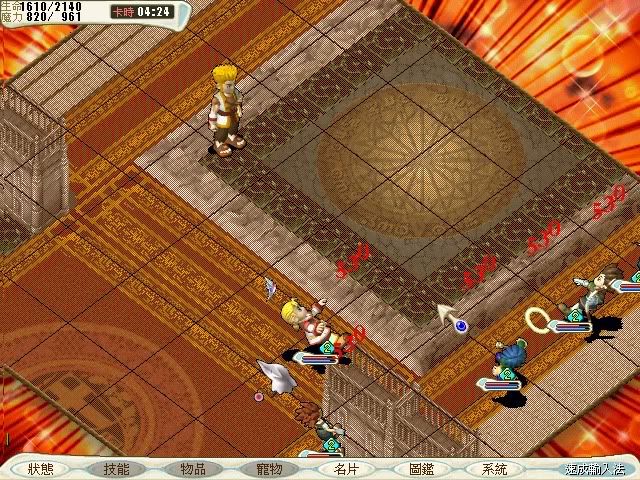The height and width of the screenshot is (480, 640).
Task: Click the 速成輸入法 input method indicator
Action: click(594, 468)
